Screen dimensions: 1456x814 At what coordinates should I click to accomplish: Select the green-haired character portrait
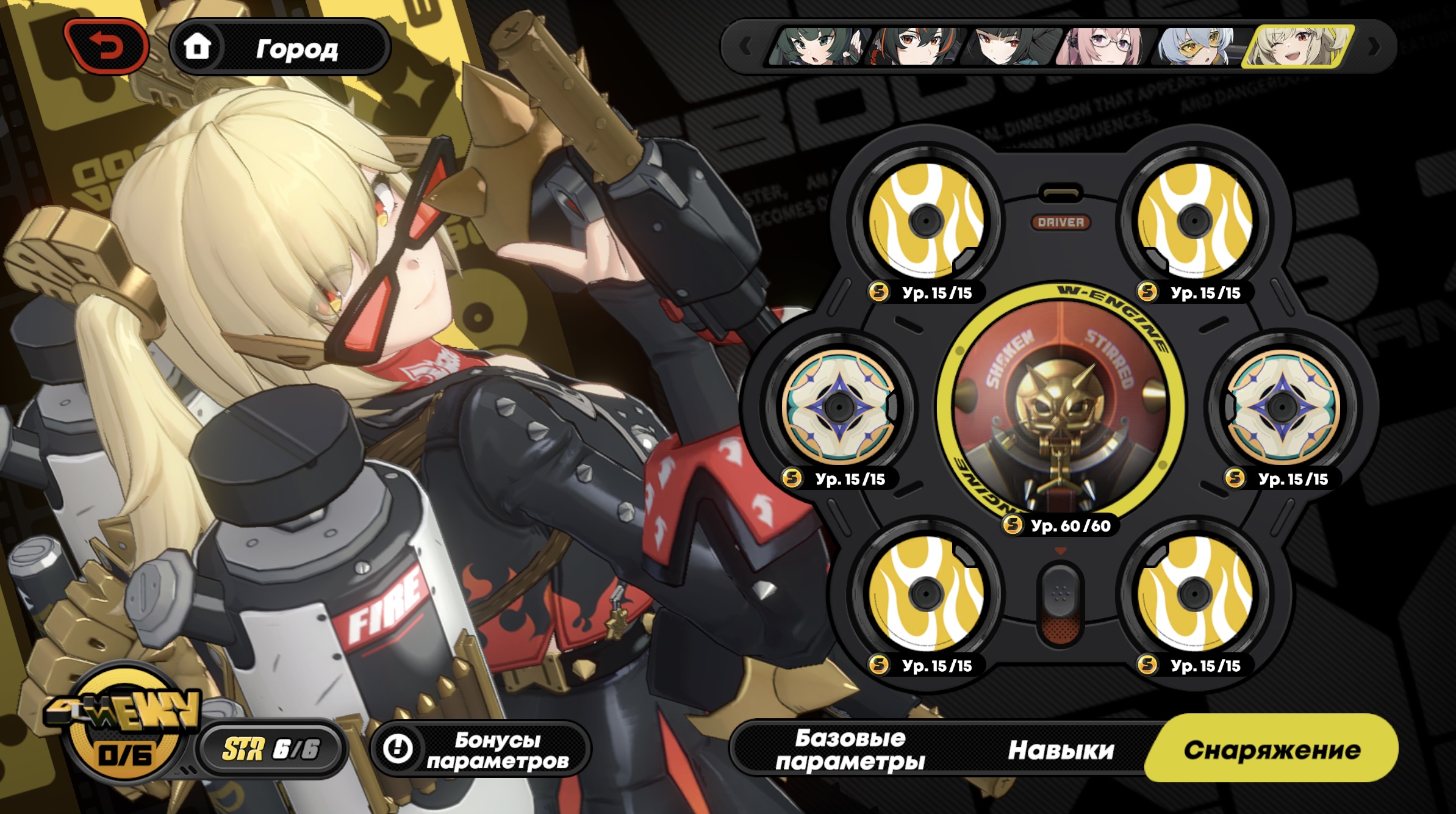[x=815, y=46]
